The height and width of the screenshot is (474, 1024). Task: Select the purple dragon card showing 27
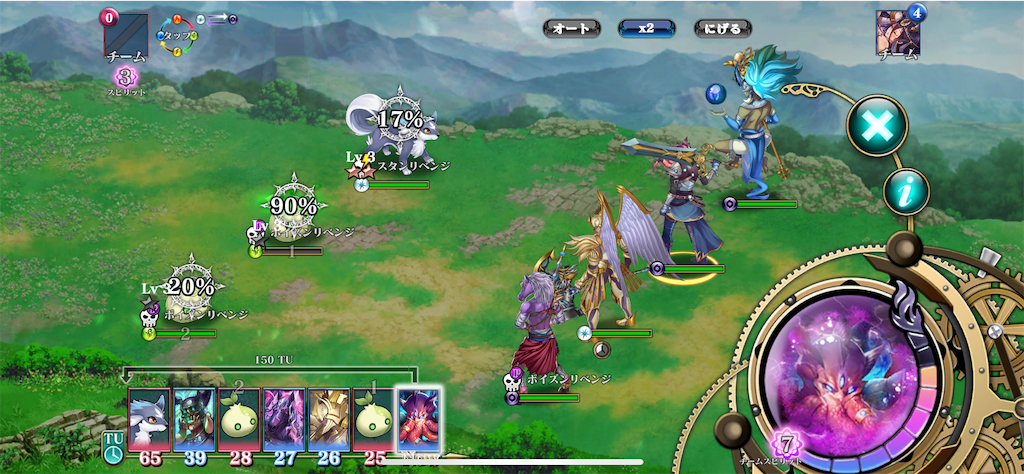point(284,419)
